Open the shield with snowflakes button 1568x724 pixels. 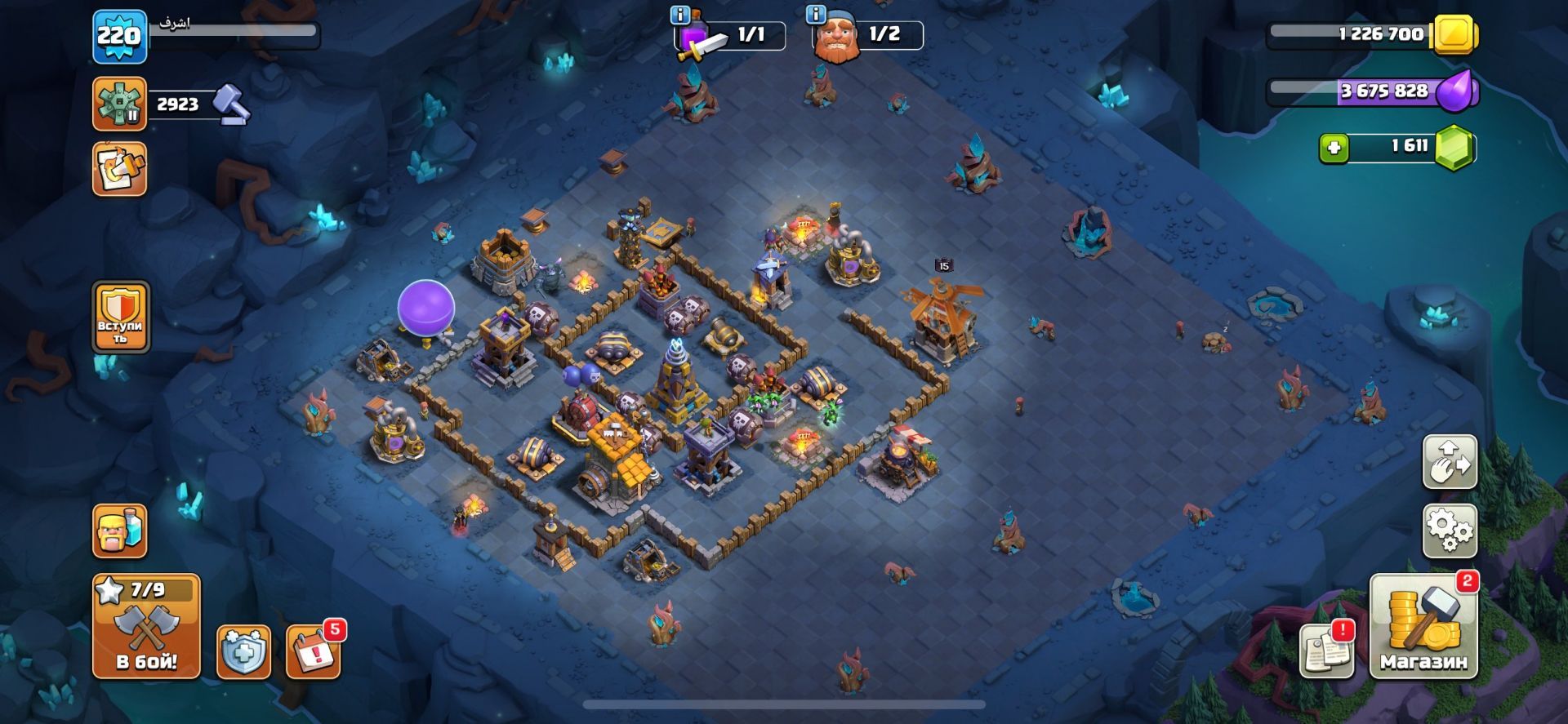coord(243,651)
